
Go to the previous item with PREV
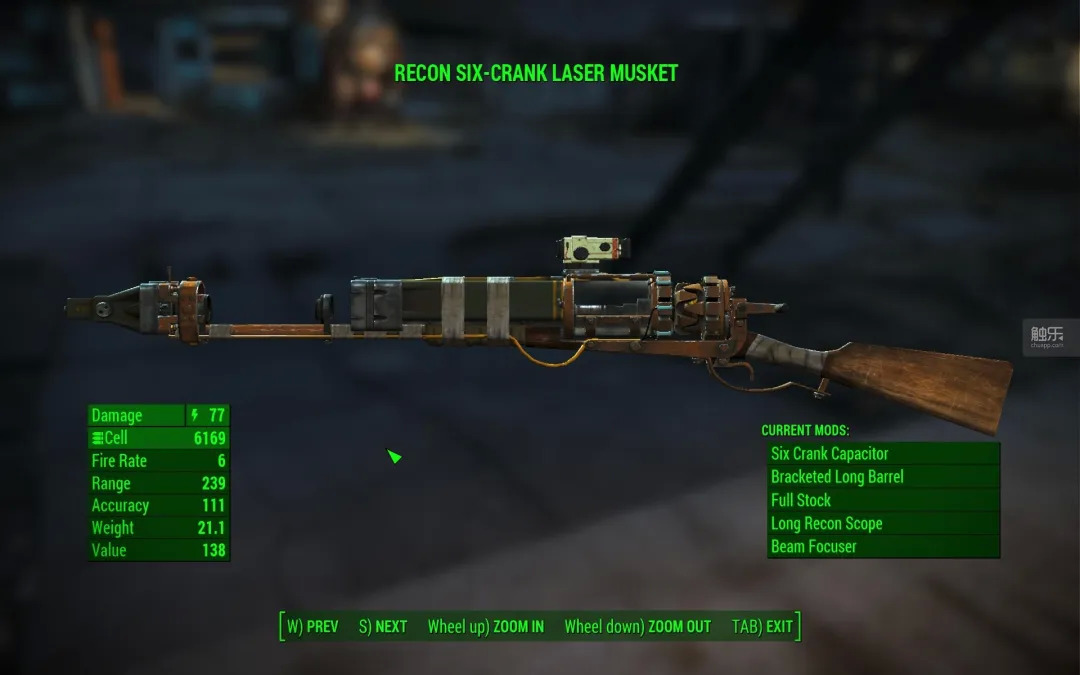click(x=313, y=627)
